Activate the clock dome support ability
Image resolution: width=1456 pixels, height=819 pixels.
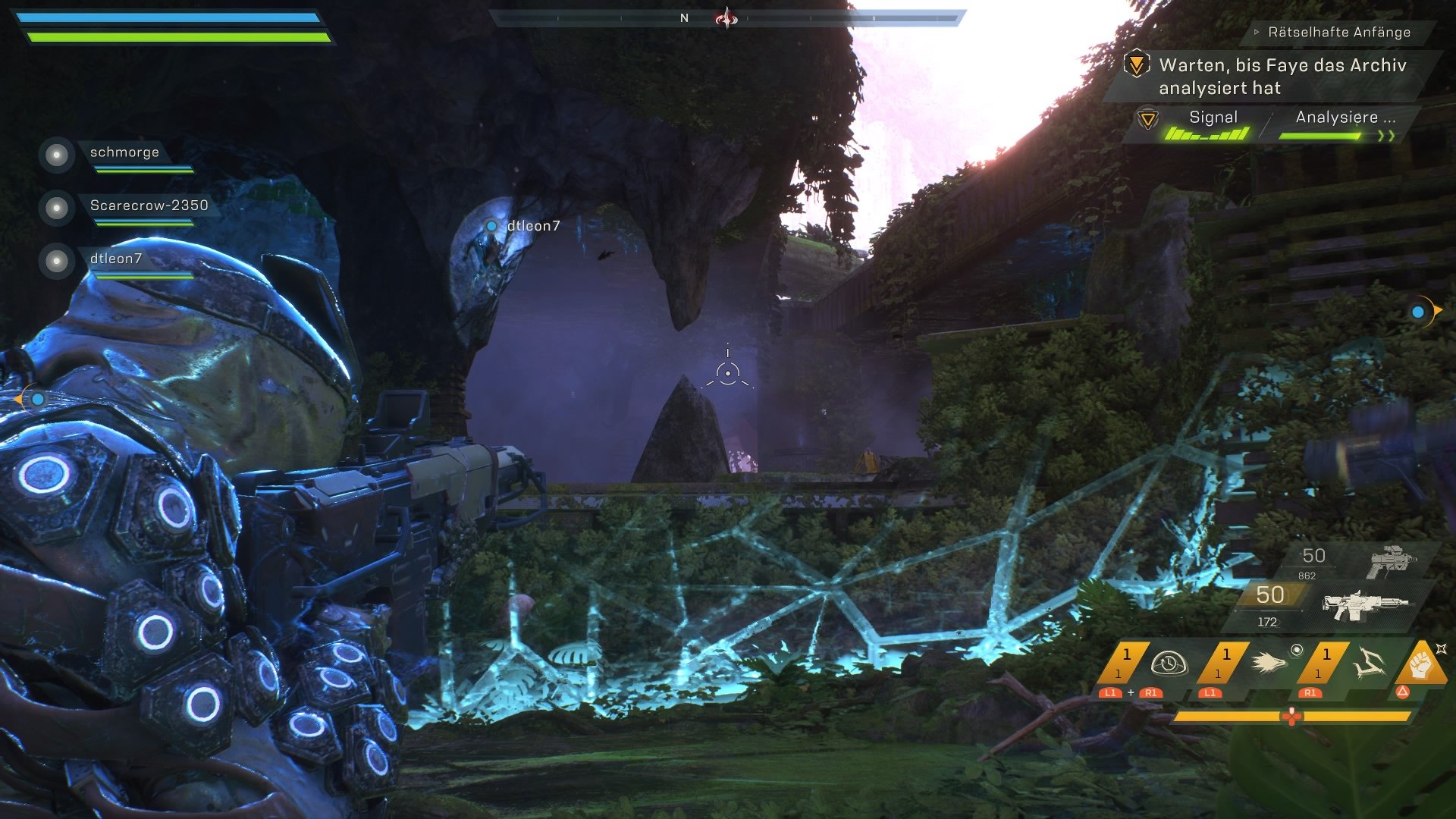click(x=1169, y=663)
